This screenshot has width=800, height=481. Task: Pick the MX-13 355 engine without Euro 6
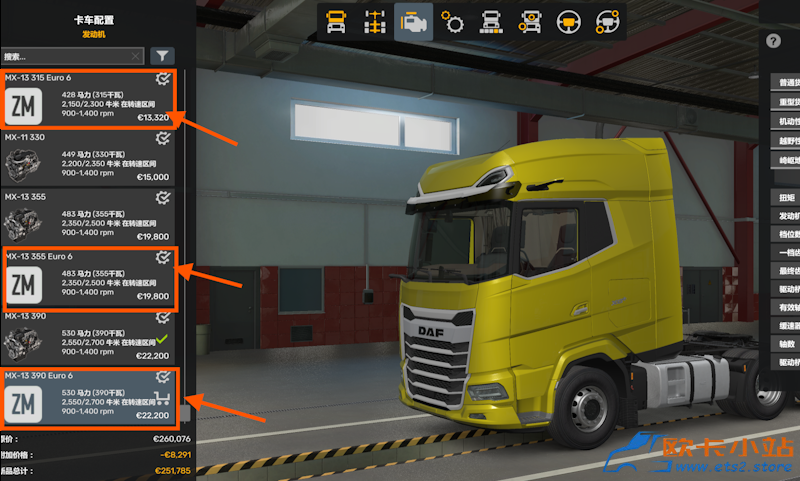pos(88,216)
